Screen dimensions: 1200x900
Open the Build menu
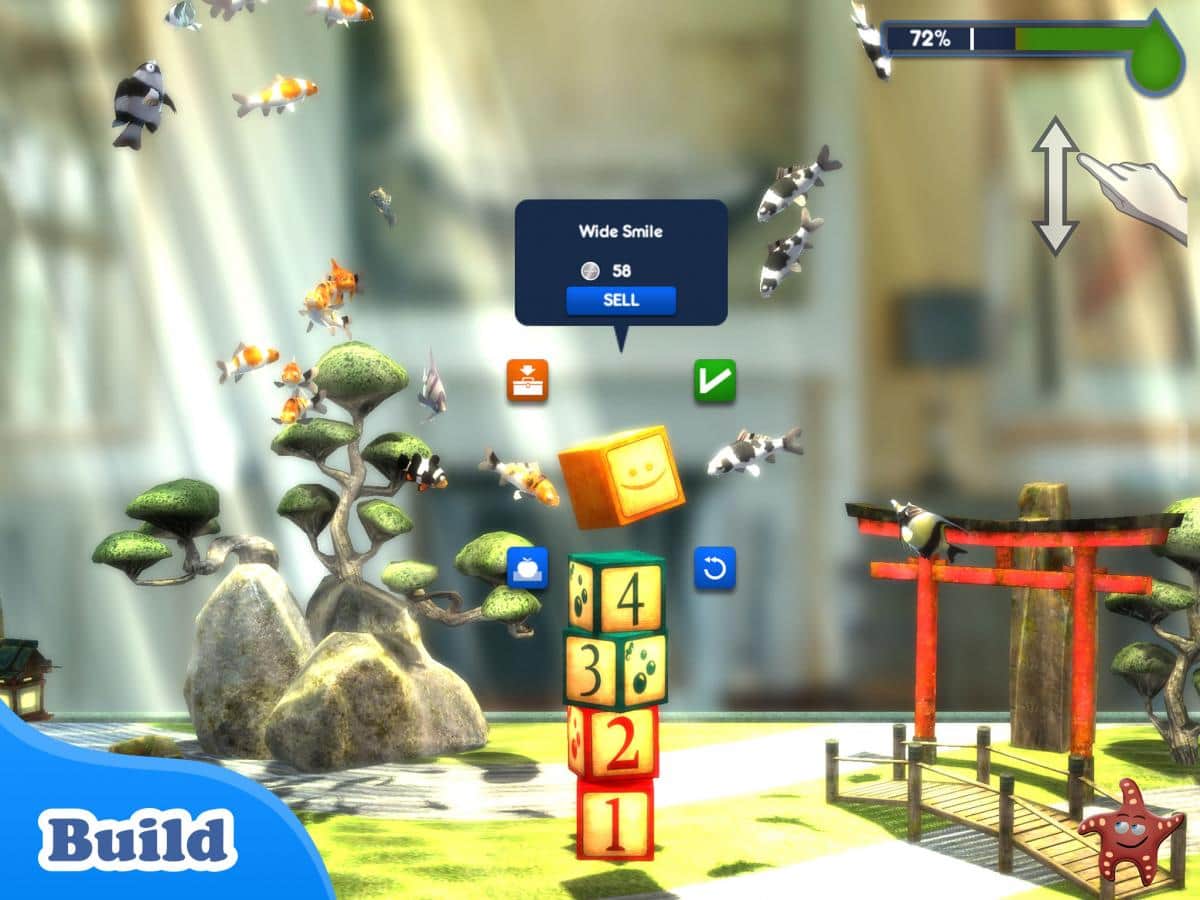137,838
